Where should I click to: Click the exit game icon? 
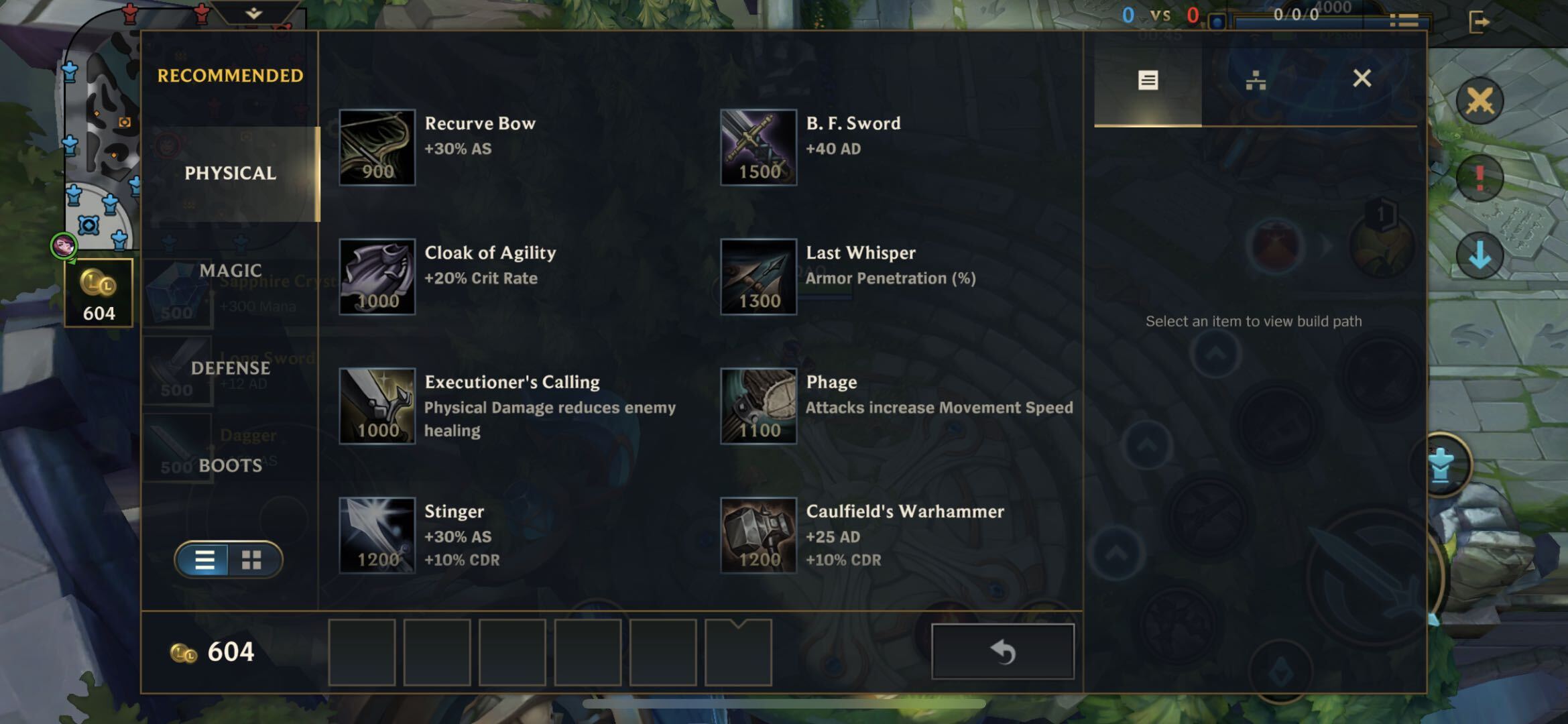(x=1478, y=22)
